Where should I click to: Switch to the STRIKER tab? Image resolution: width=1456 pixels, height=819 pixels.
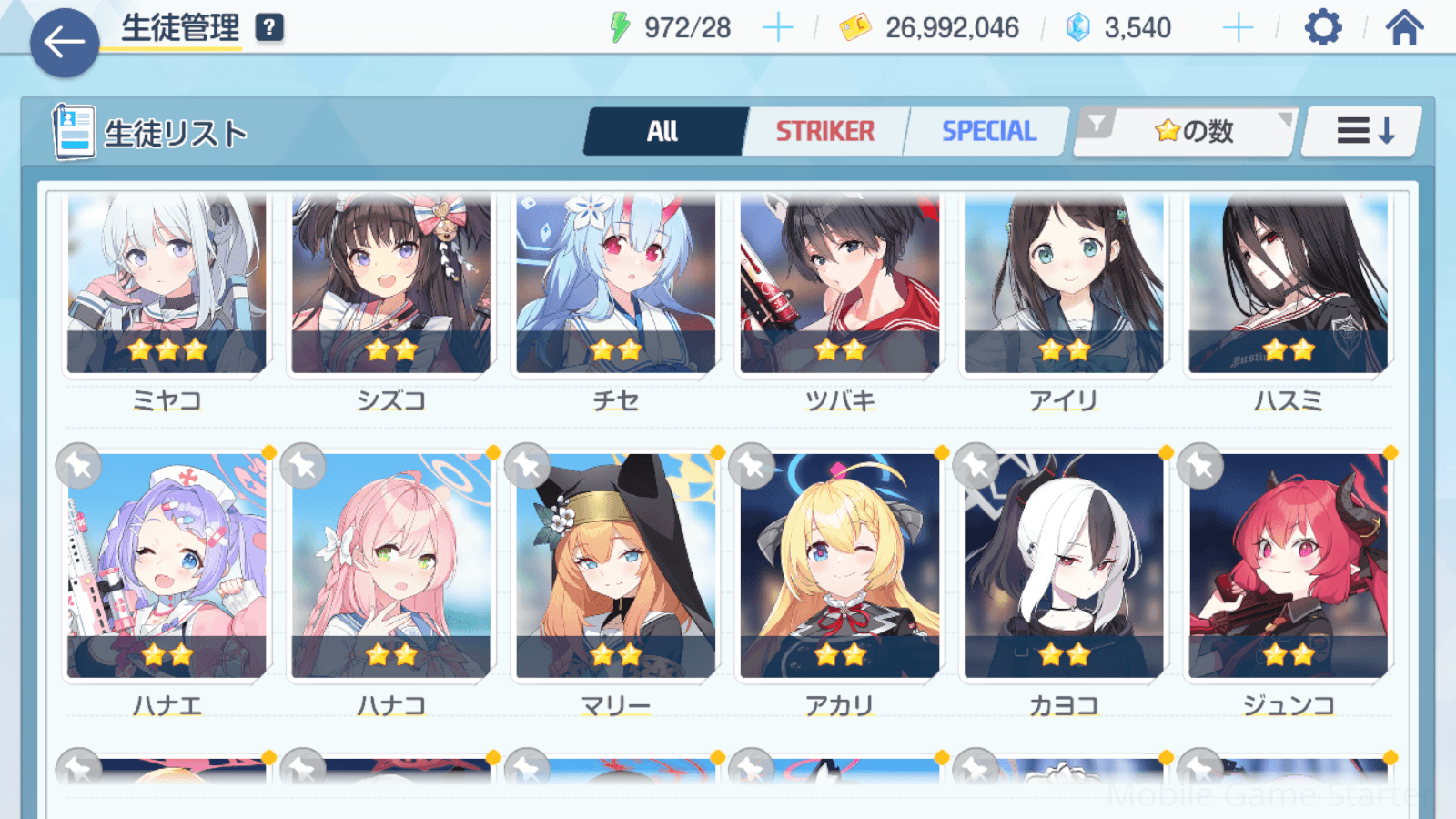824,132
